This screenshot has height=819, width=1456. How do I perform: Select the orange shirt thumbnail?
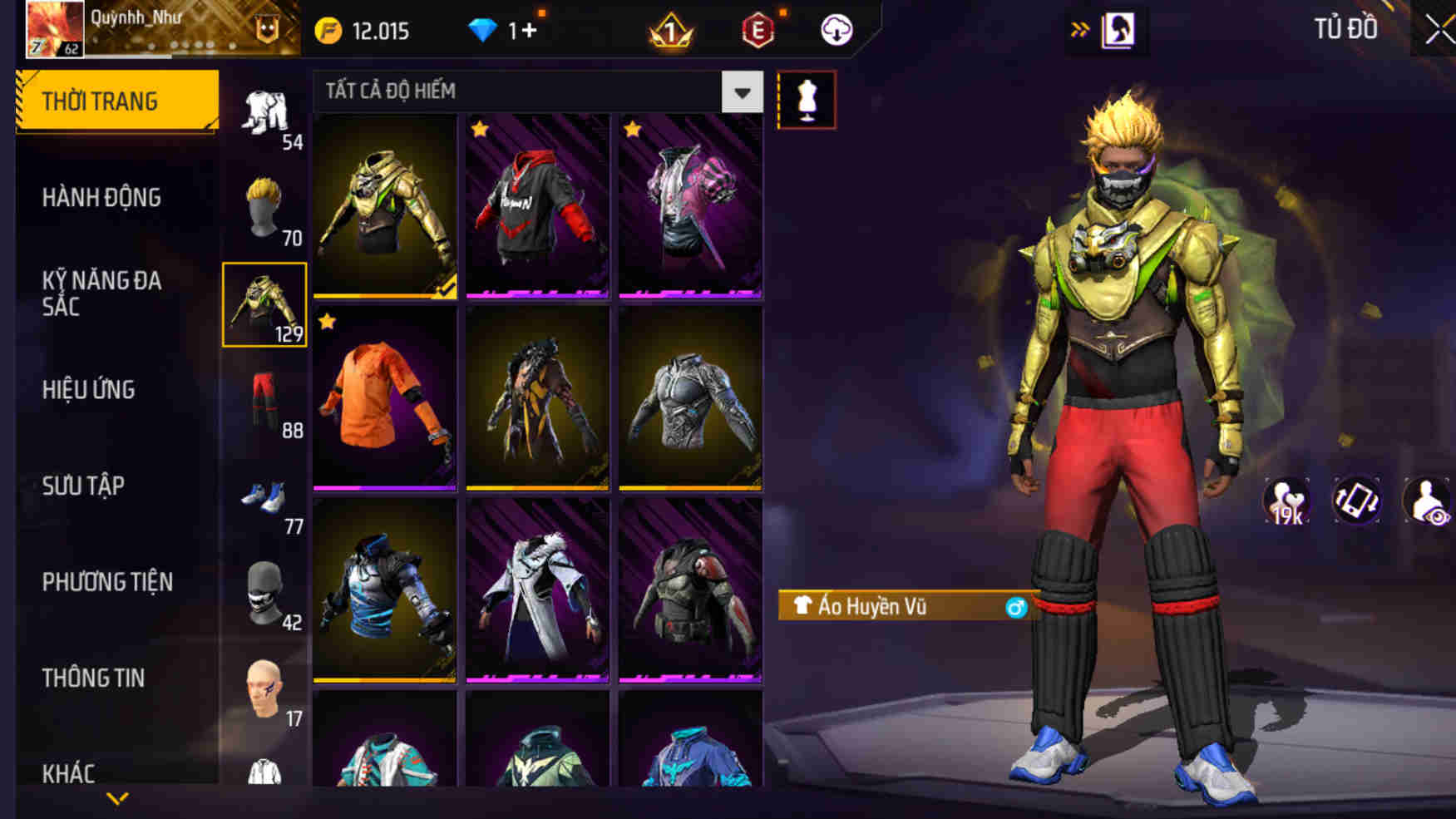pos(385,397)
